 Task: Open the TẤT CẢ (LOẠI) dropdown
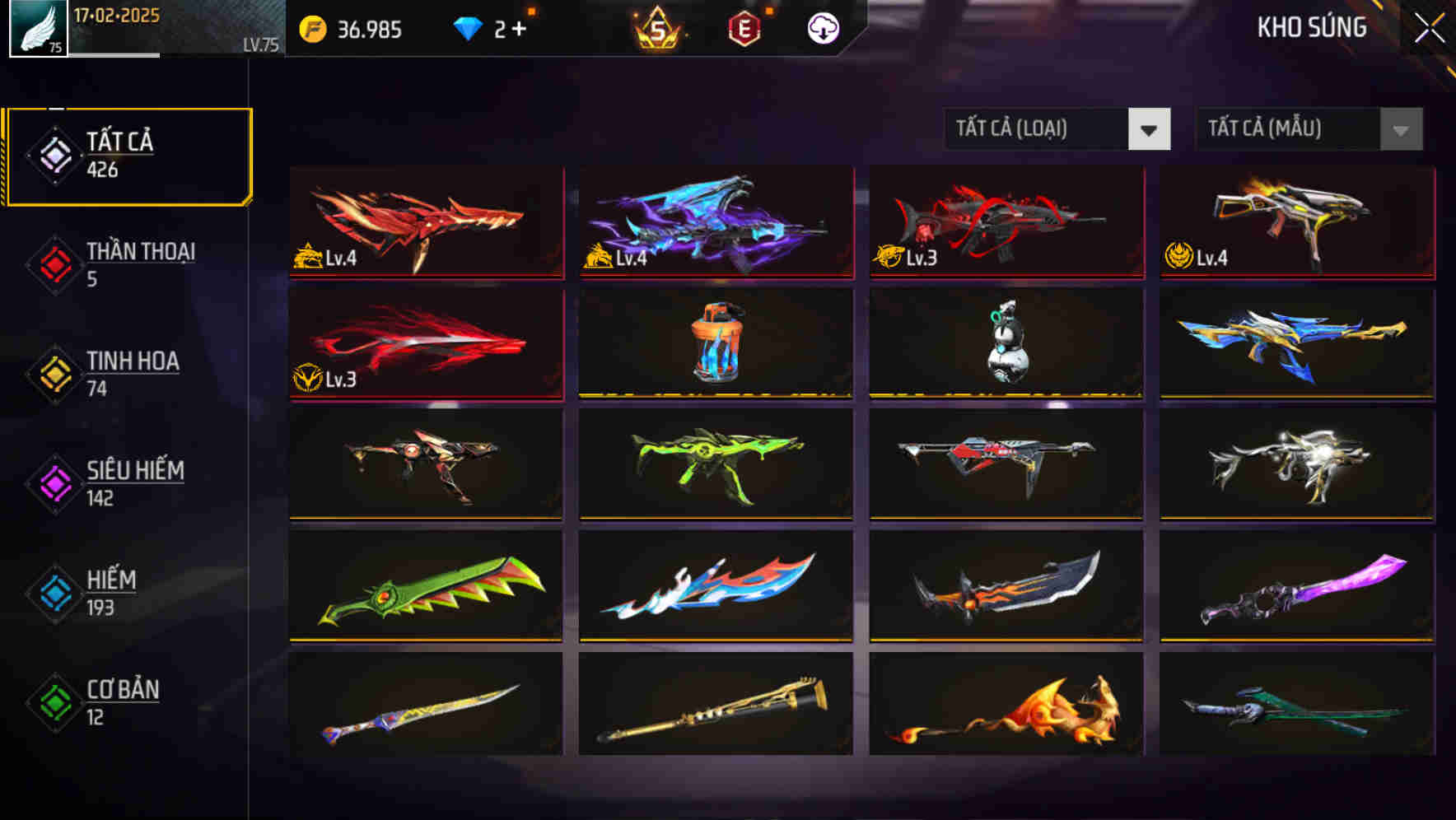pos(1034,129)
